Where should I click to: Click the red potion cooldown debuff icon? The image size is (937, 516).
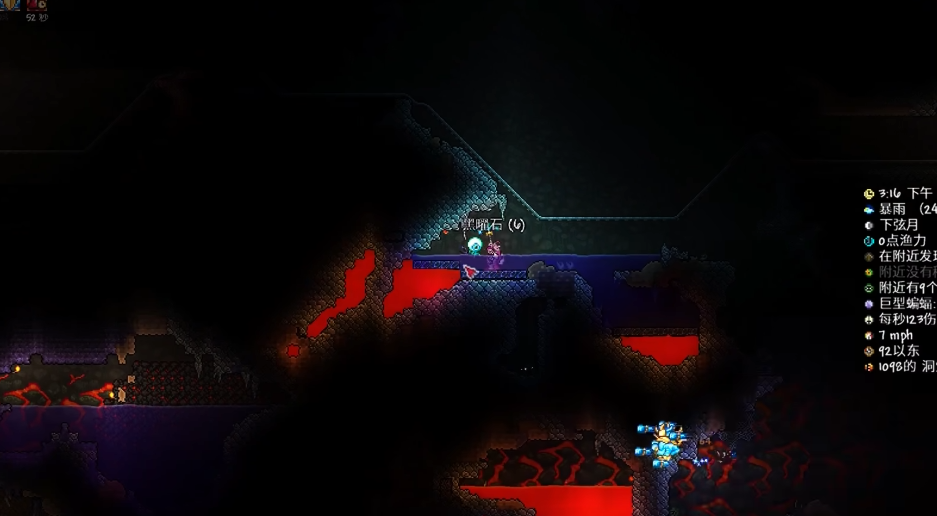[37, 4]
